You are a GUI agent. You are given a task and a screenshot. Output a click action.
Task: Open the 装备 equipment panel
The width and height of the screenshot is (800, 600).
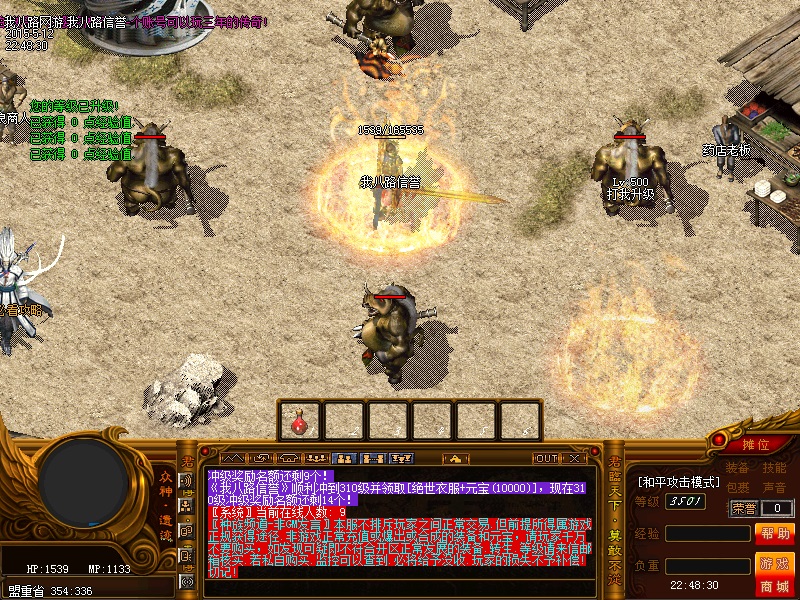[x=737, y=468]
